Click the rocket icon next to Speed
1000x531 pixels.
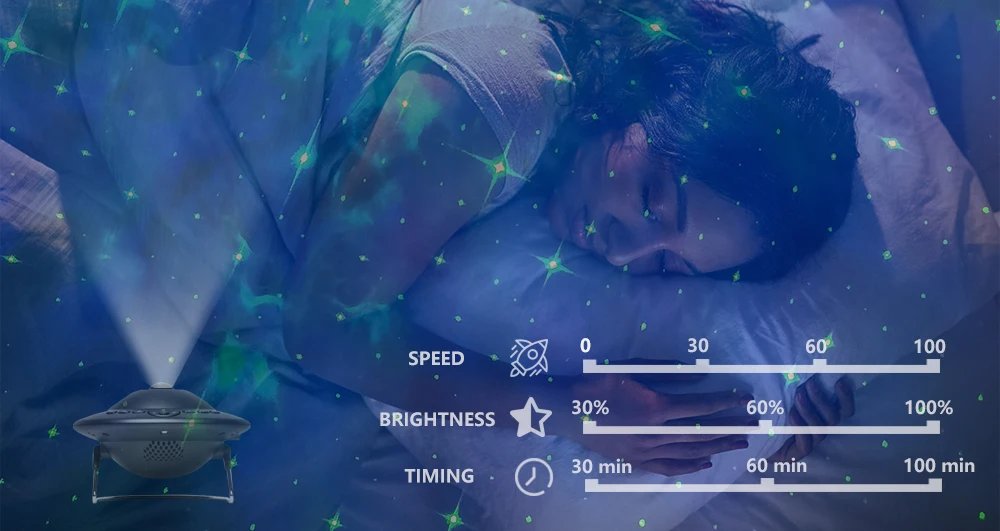pyautogui.click(x=529, y=357)
